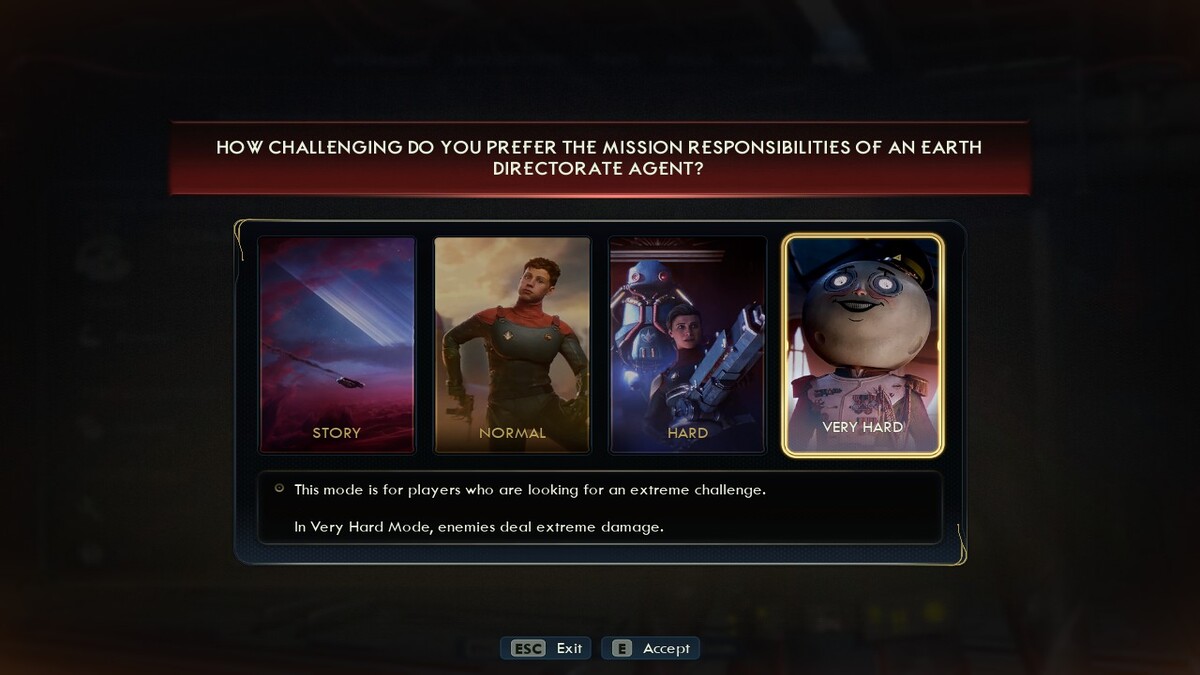Select the Normal difficulty card
The width and height of the screenshot is (1200, 675).
(x=512, y=345)
